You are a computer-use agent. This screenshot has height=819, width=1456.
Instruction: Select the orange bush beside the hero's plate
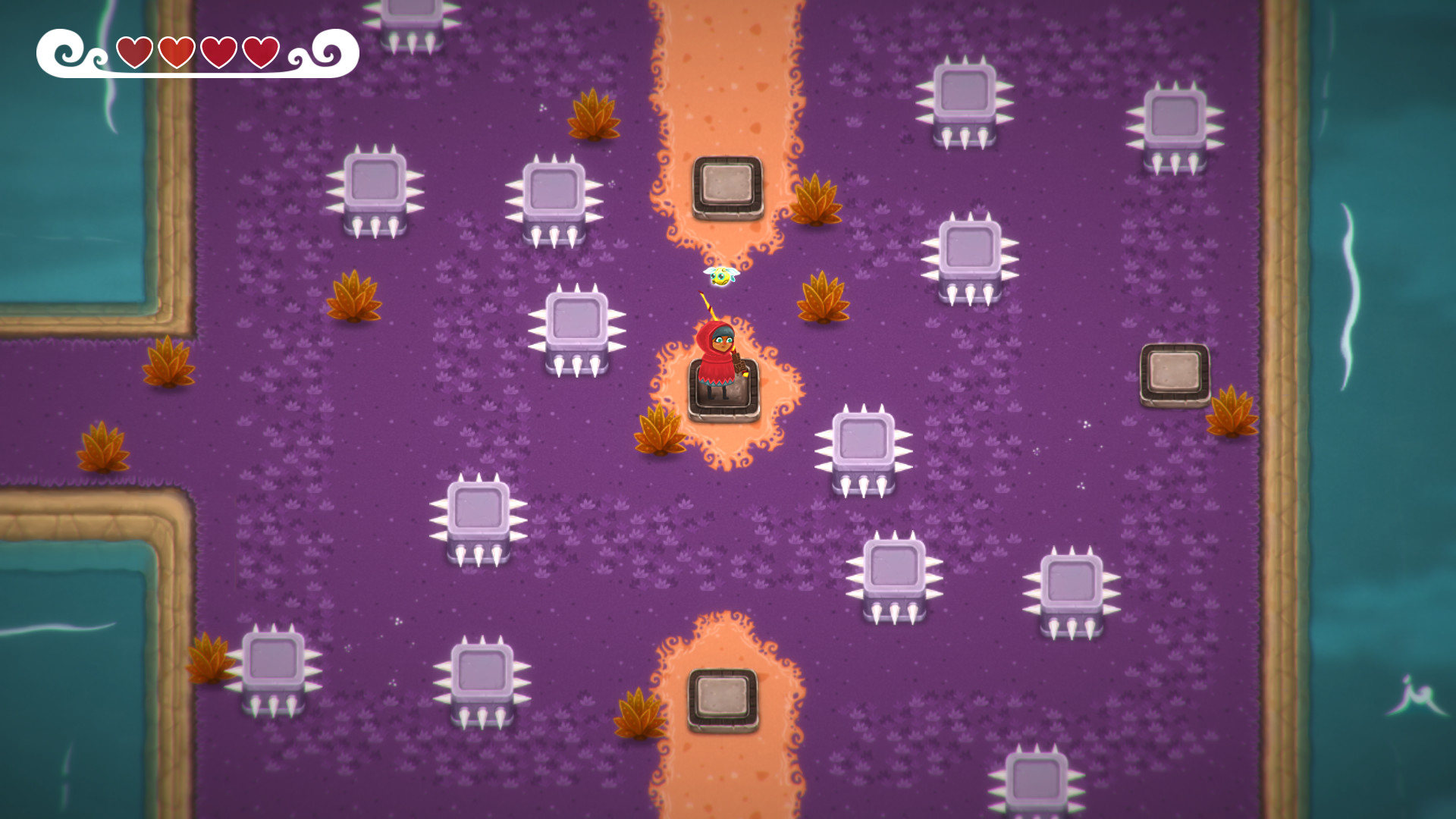coord(659,432)
